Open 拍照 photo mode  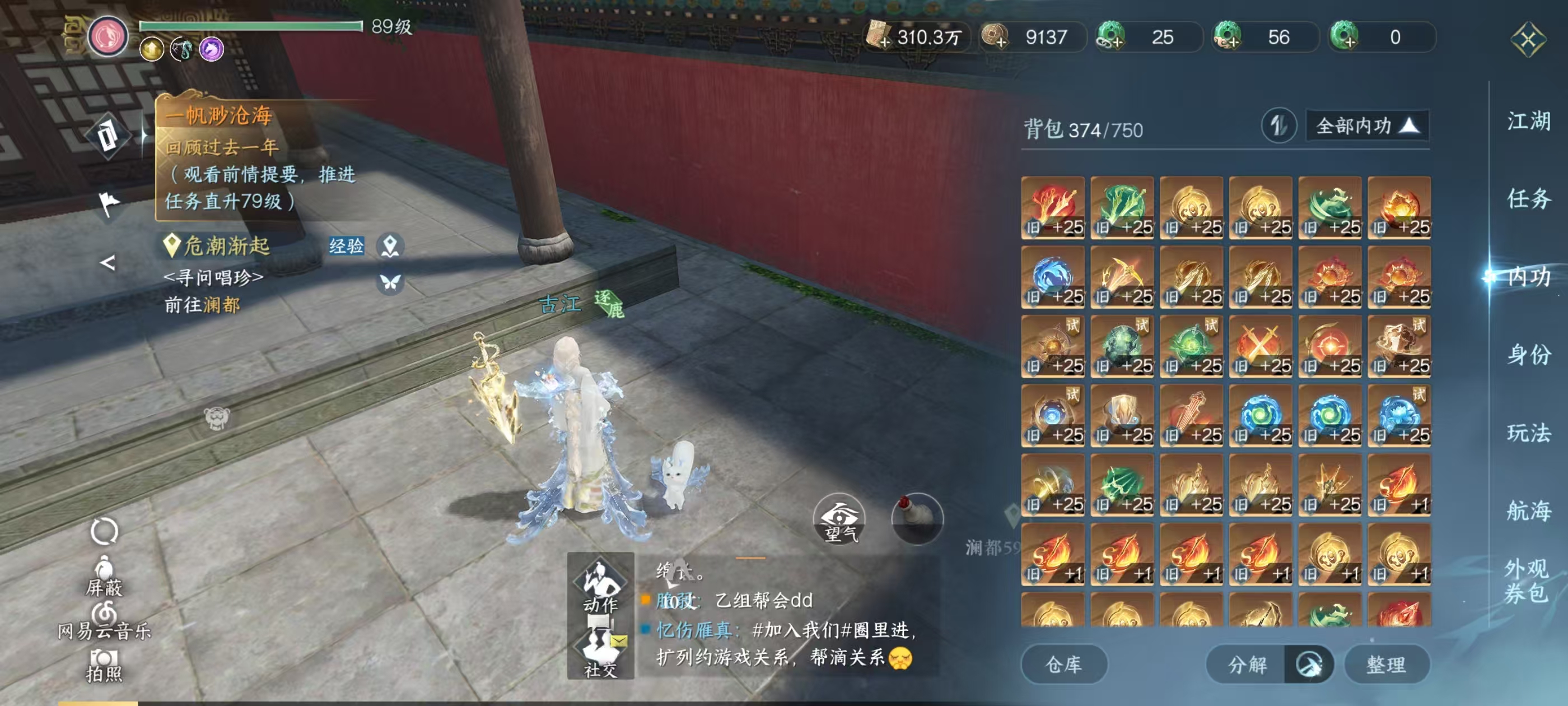104,665
